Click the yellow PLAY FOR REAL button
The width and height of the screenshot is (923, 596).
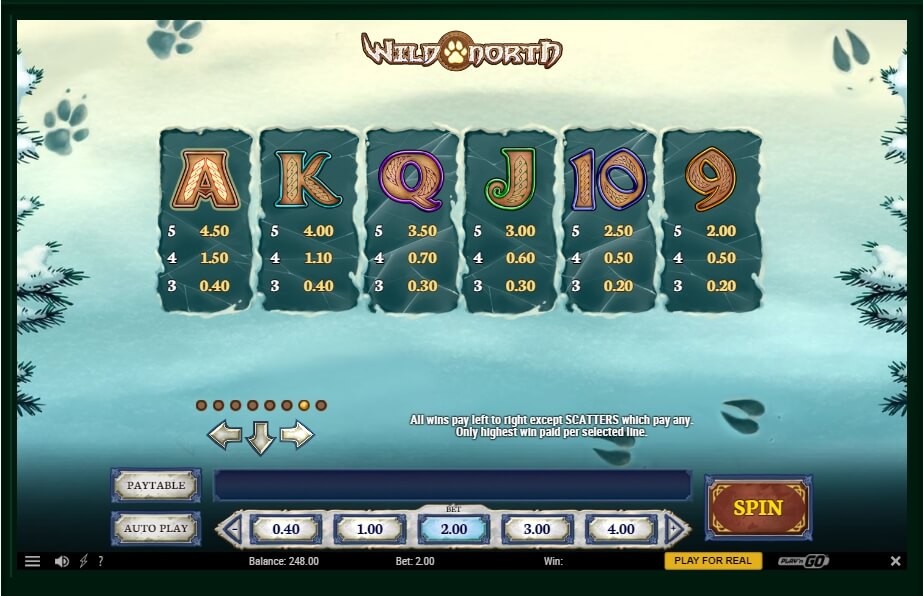pos(713,561)
